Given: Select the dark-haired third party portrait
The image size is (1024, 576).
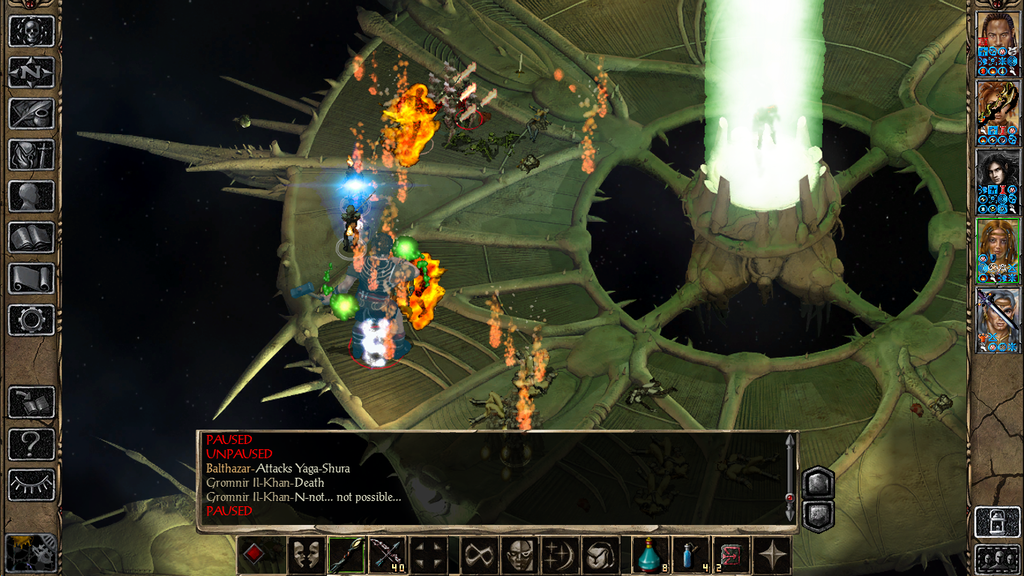Looking at the screenshot, I should click(x=998, y=181).
